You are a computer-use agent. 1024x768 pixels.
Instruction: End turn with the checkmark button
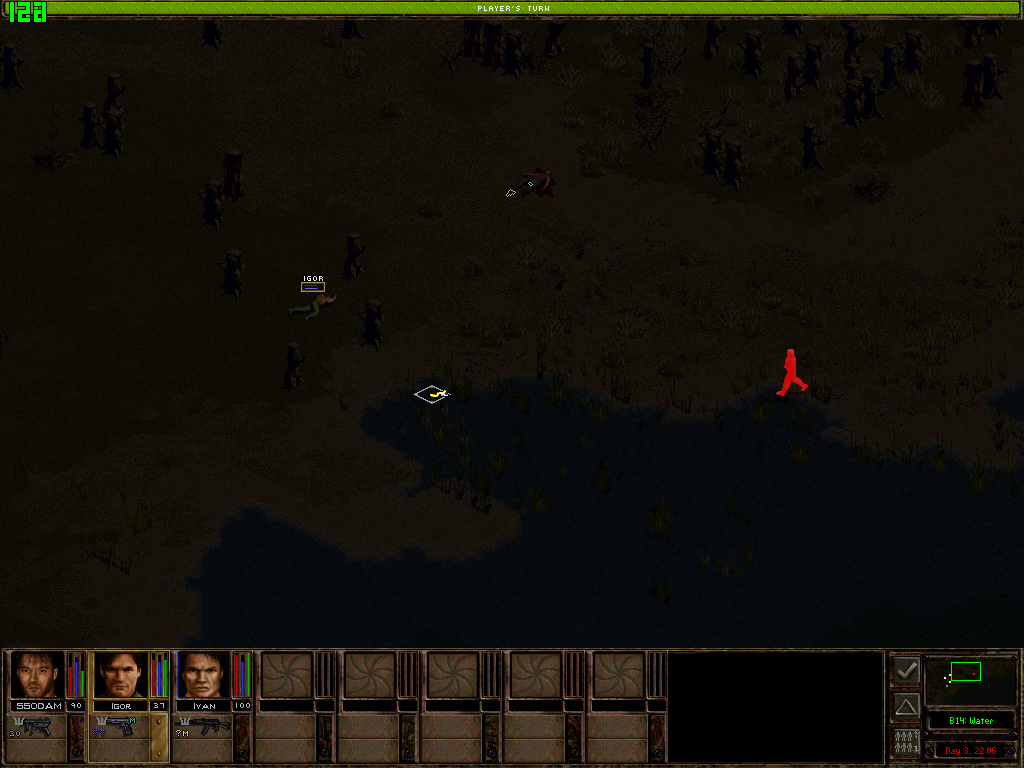[x=906, y=670]
